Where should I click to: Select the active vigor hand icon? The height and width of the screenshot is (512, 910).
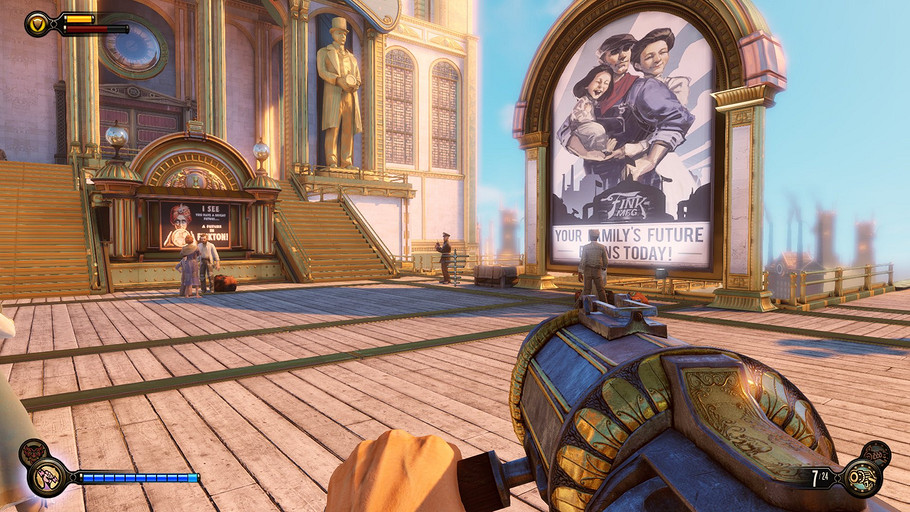(x=48, y=478)
